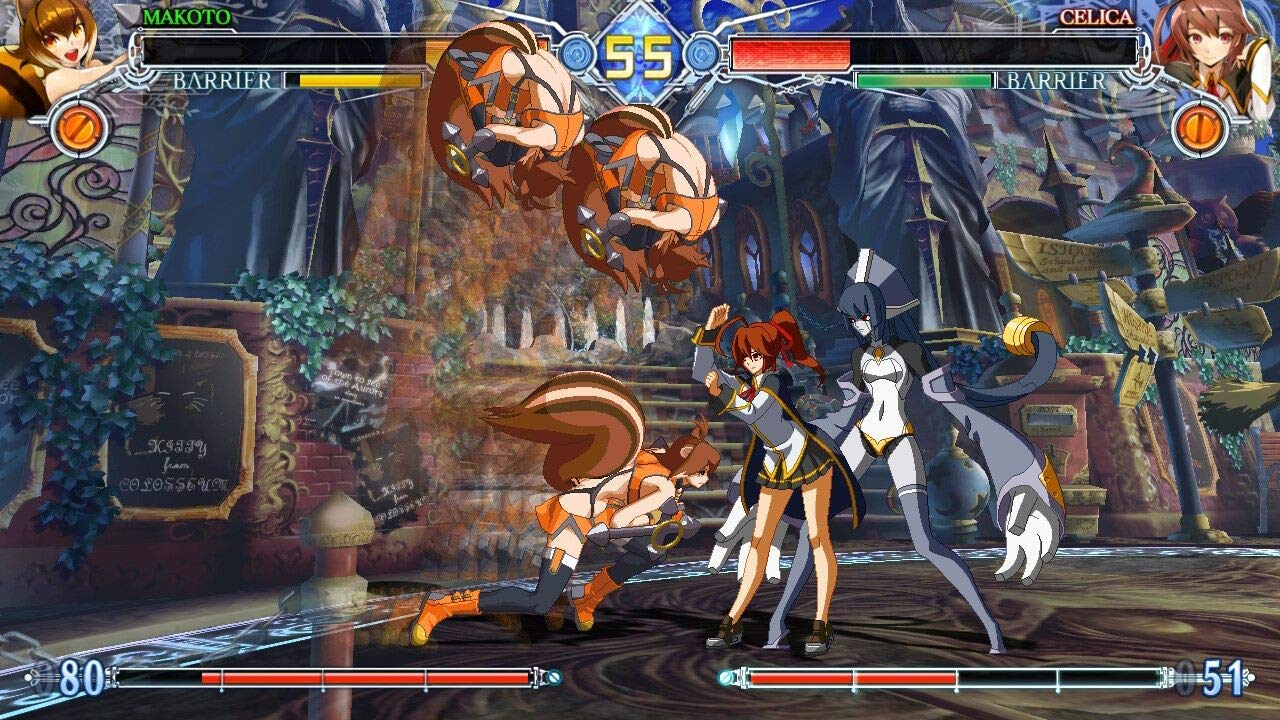
Task: Select the MAKOTO name tab
Action: [x=186, y=16]
